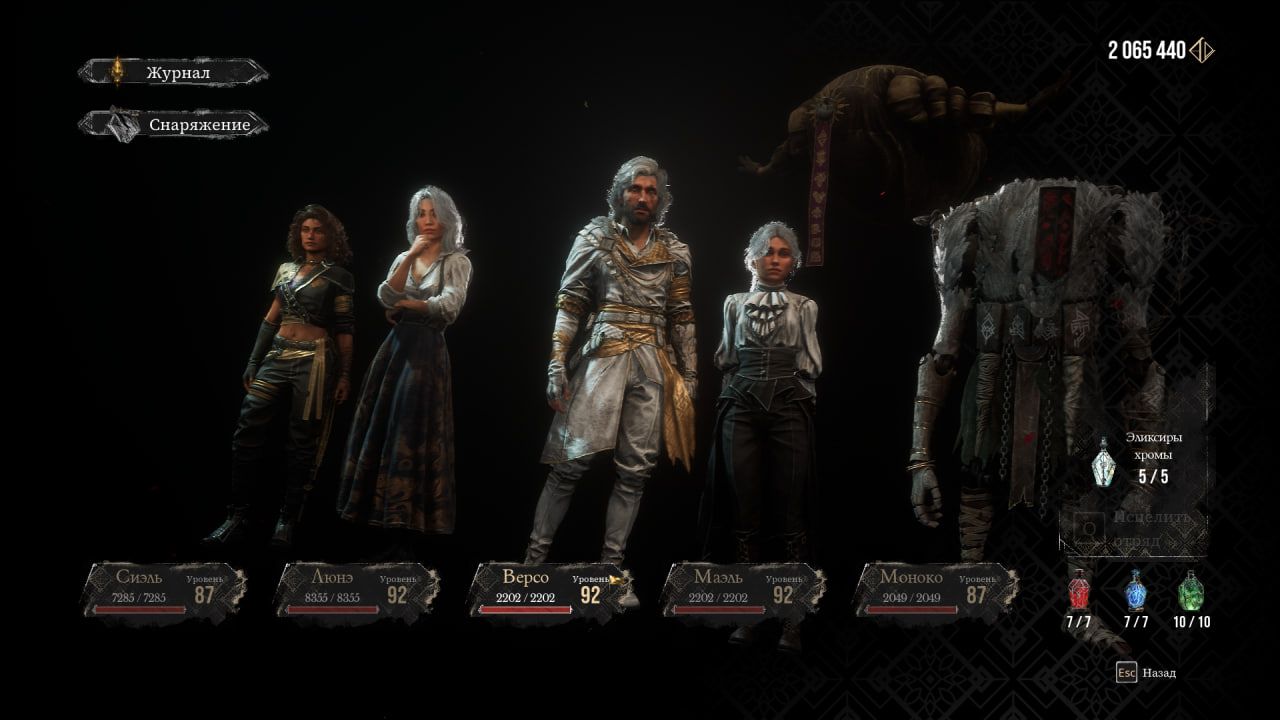Select the blue potion icon
The width and height of the screenshot is (1280, 720).
coord(1136,592)
